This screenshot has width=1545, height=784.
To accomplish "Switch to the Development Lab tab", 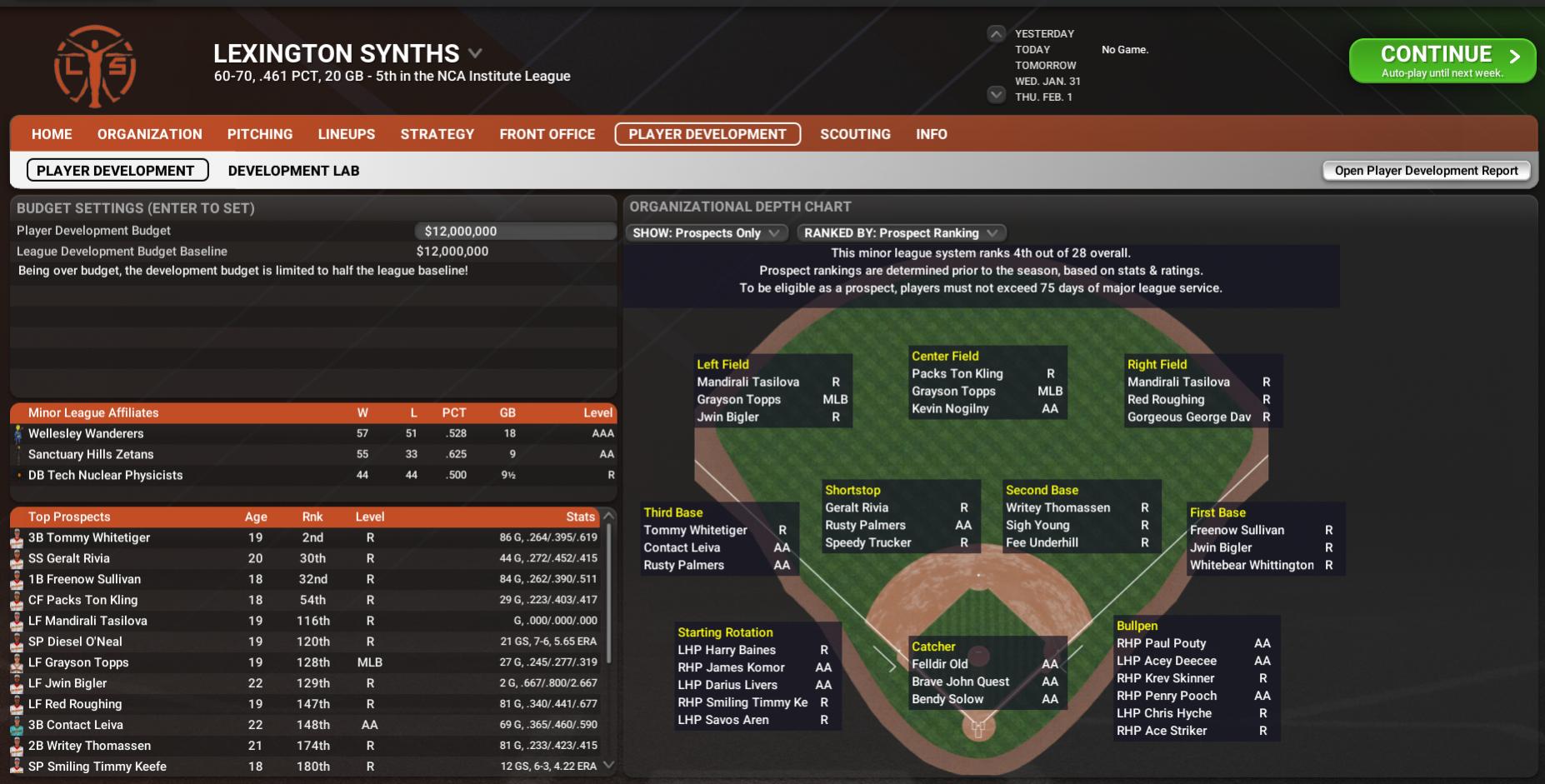I will coord(293,171).
